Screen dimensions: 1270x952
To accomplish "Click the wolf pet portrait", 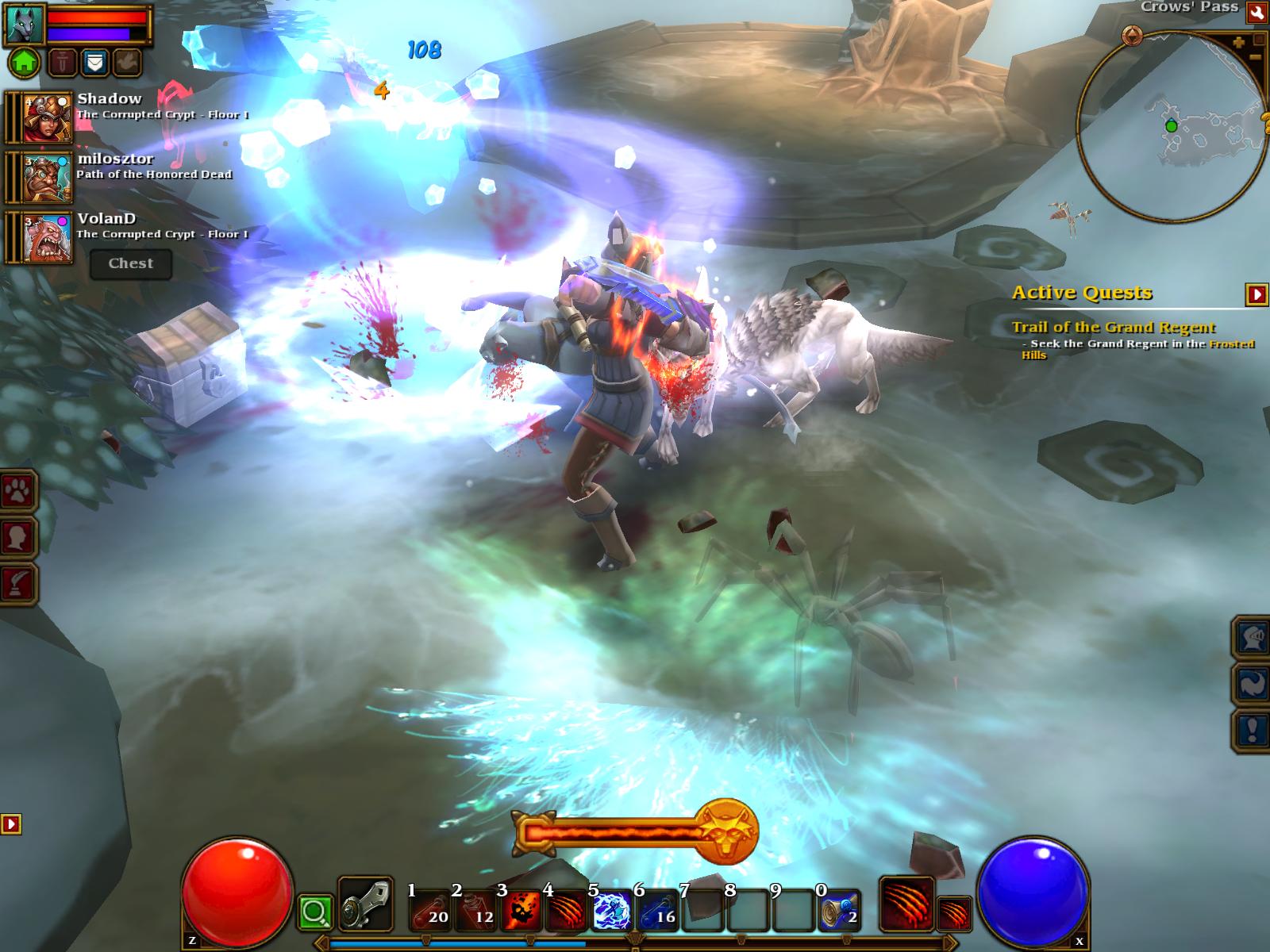I will 25,24.
